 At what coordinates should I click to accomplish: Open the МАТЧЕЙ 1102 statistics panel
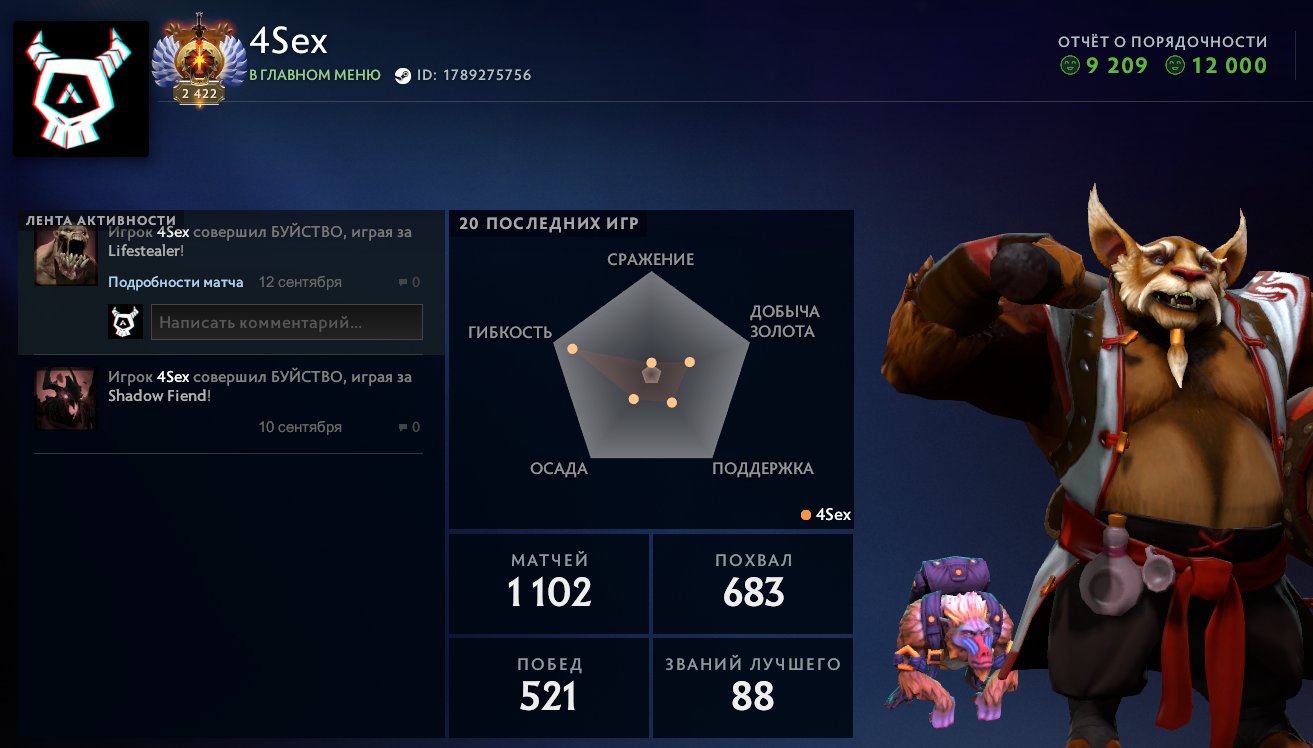tap(548, 583)
